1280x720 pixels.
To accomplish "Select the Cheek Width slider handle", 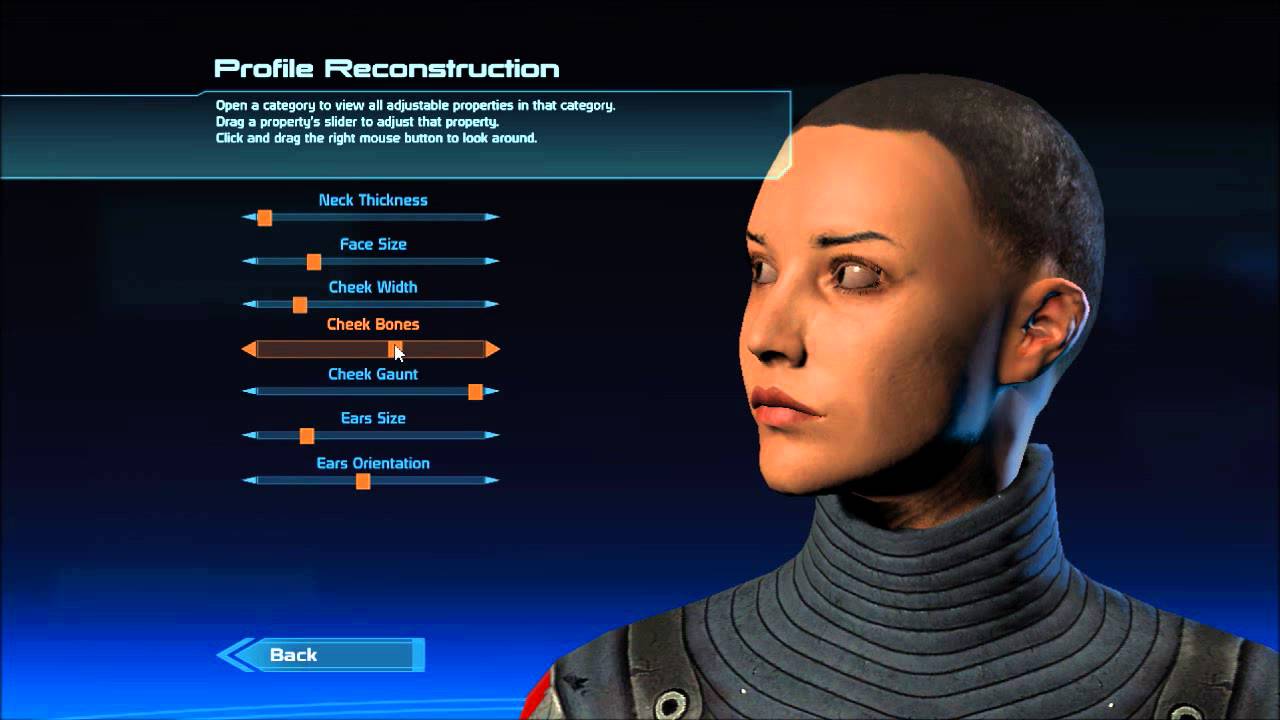I will click(299, 305).
